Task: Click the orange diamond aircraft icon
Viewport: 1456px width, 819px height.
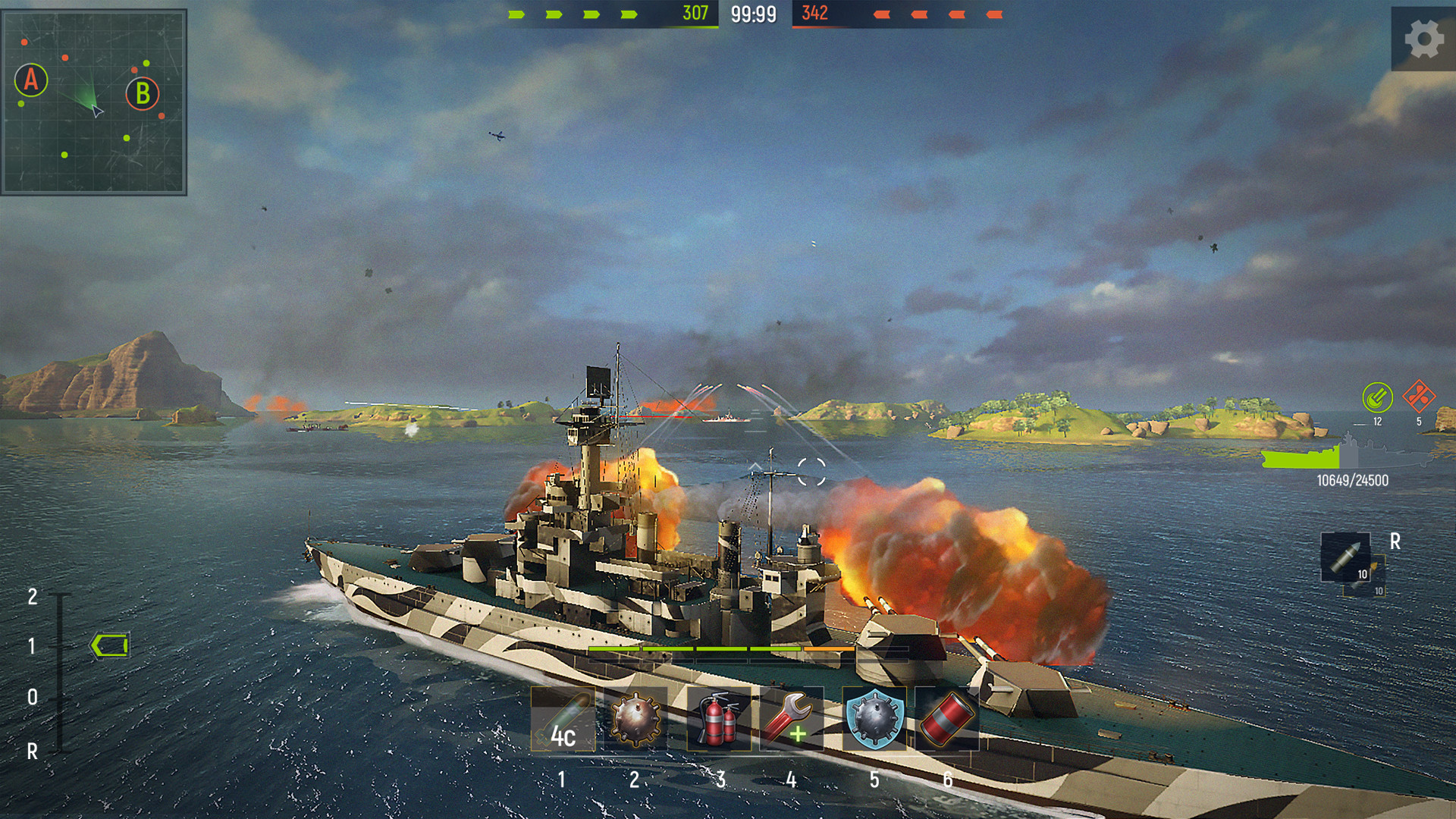Action: point(1418,396)
